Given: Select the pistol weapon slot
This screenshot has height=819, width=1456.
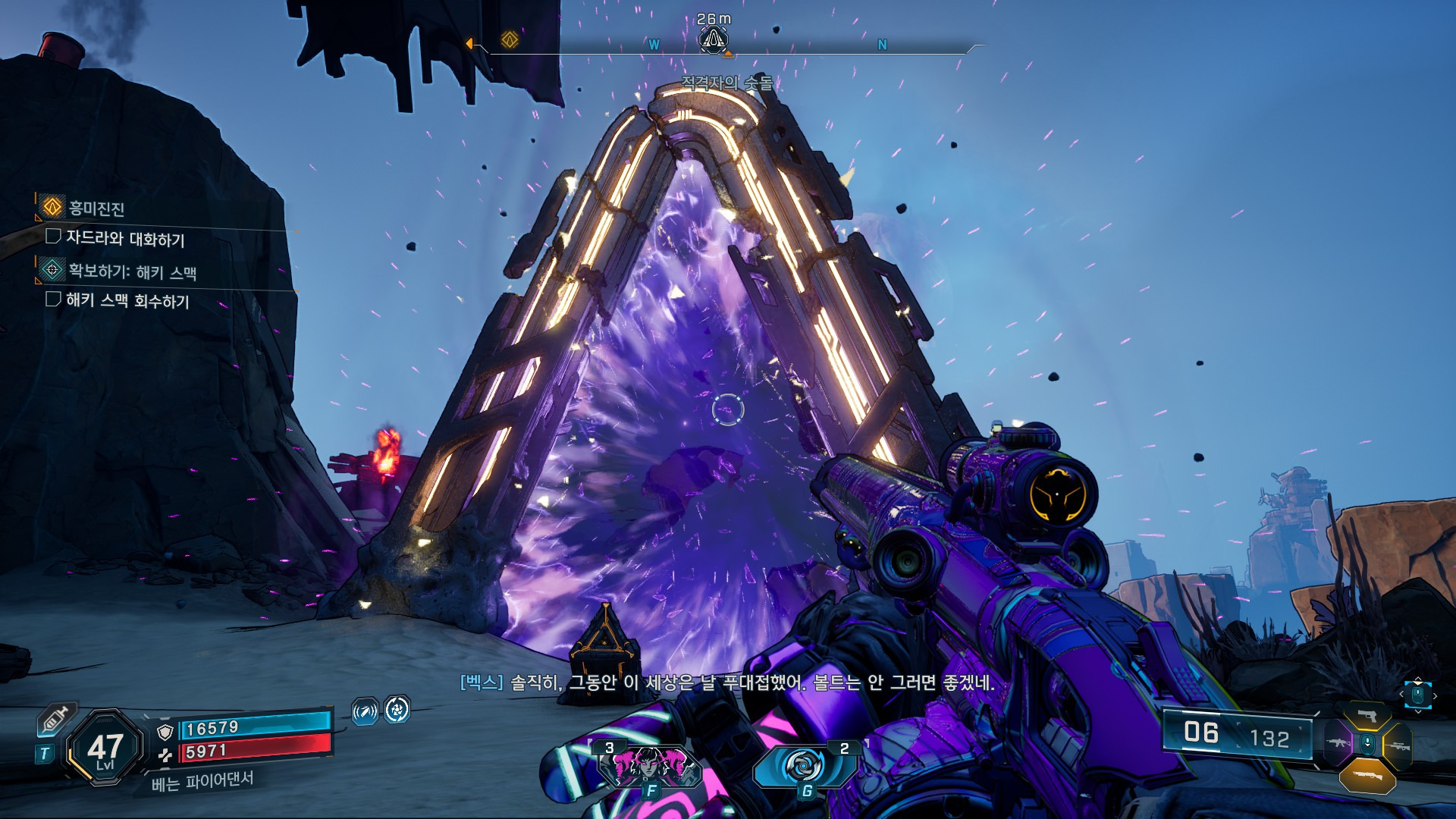Looking at the screenshot, I should 1367,716.
